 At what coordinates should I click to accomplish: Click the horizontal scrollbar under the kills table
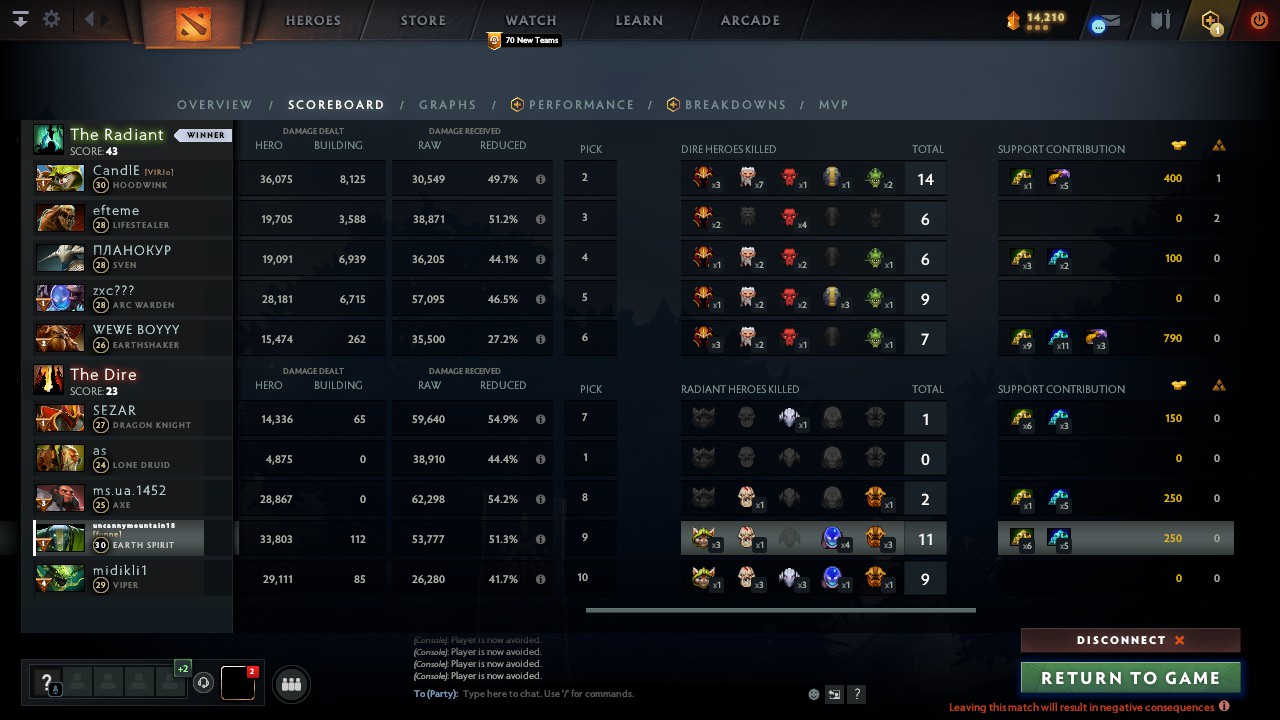point(778,609)
